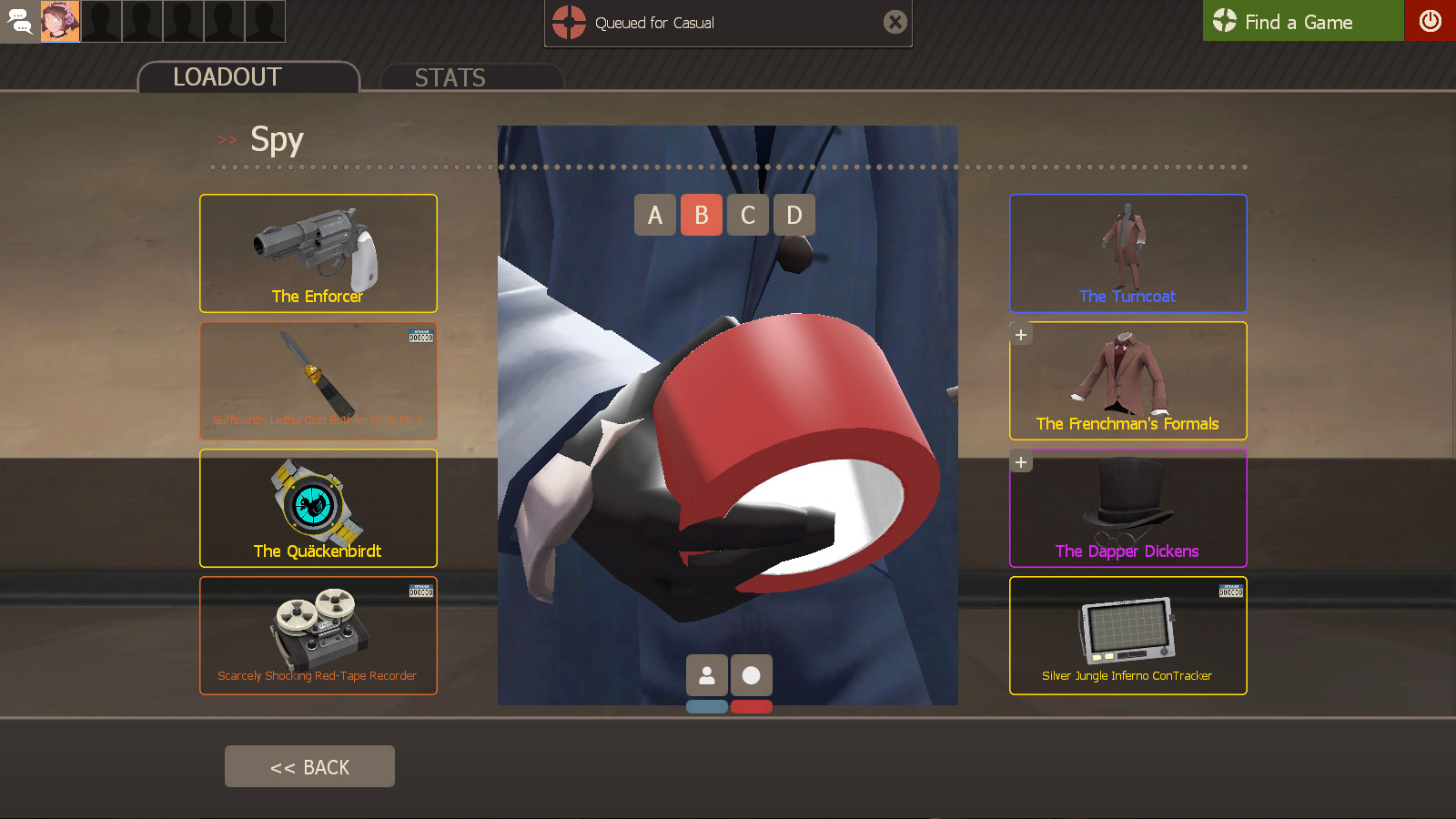Click the TF2 emblem in the queue banner
Viewport: 1456px width, 819px height.
point(567,23)
